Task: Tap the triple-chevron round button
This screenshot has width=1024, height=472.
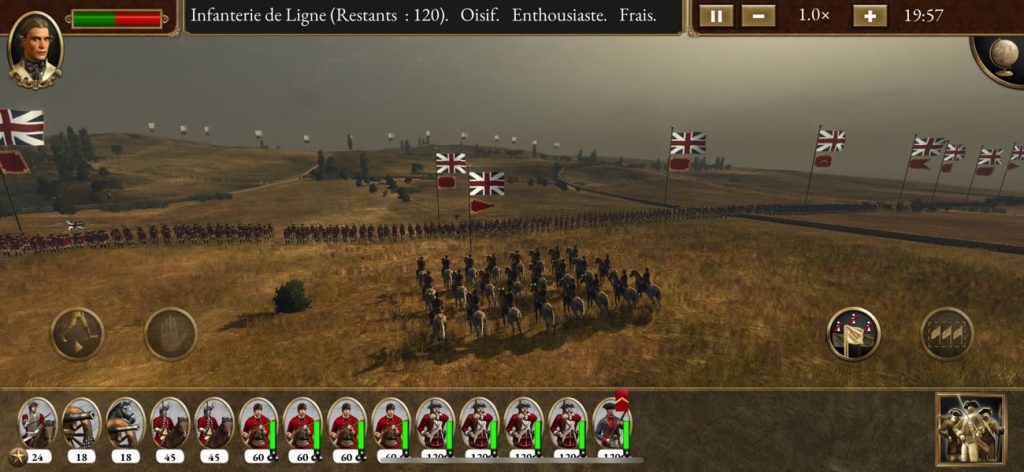Action: (946, 334)
